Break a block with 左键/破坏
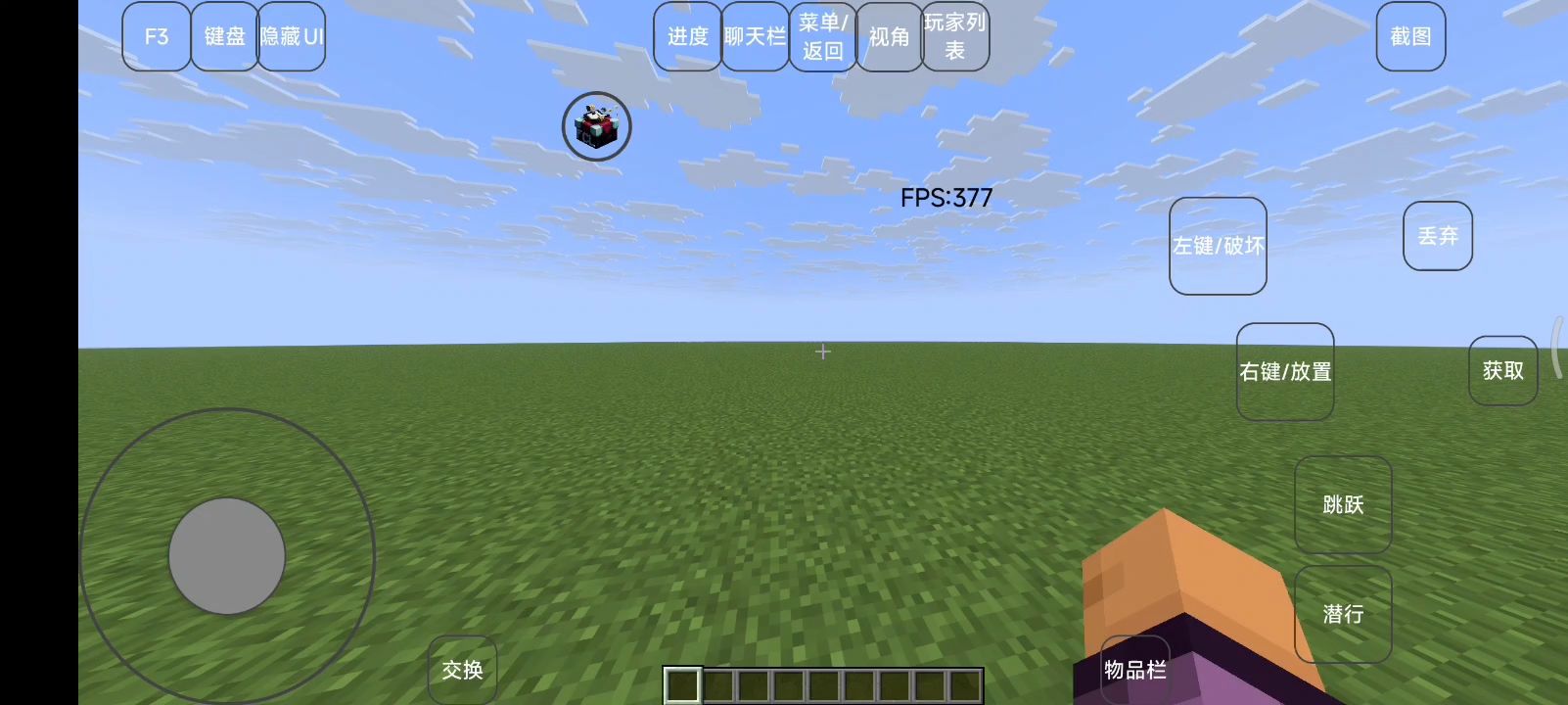1568x705 pixels. coord(1217,247)
